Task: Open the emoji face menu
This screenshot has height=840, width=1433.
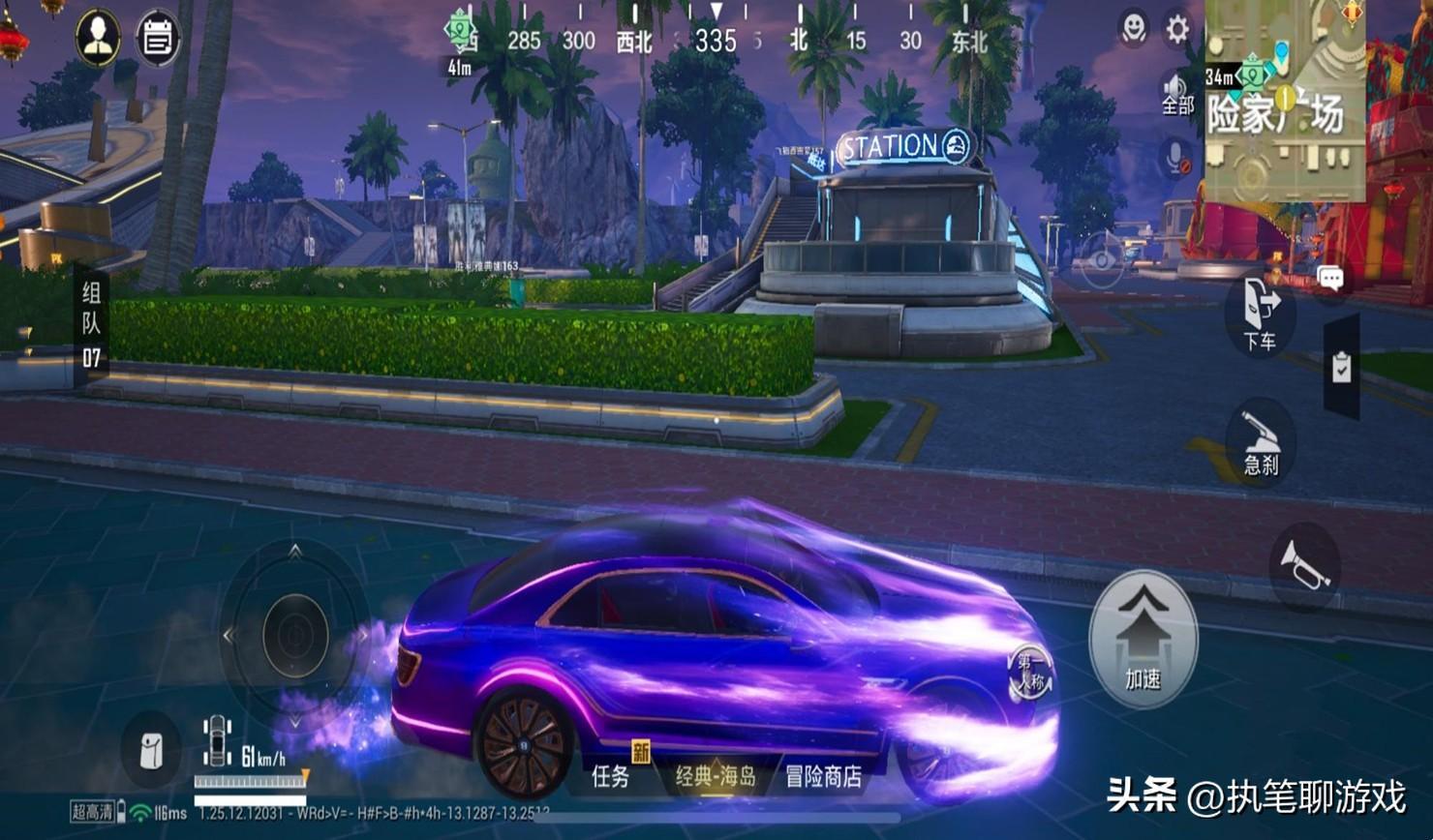Action: pos(1133,29)
